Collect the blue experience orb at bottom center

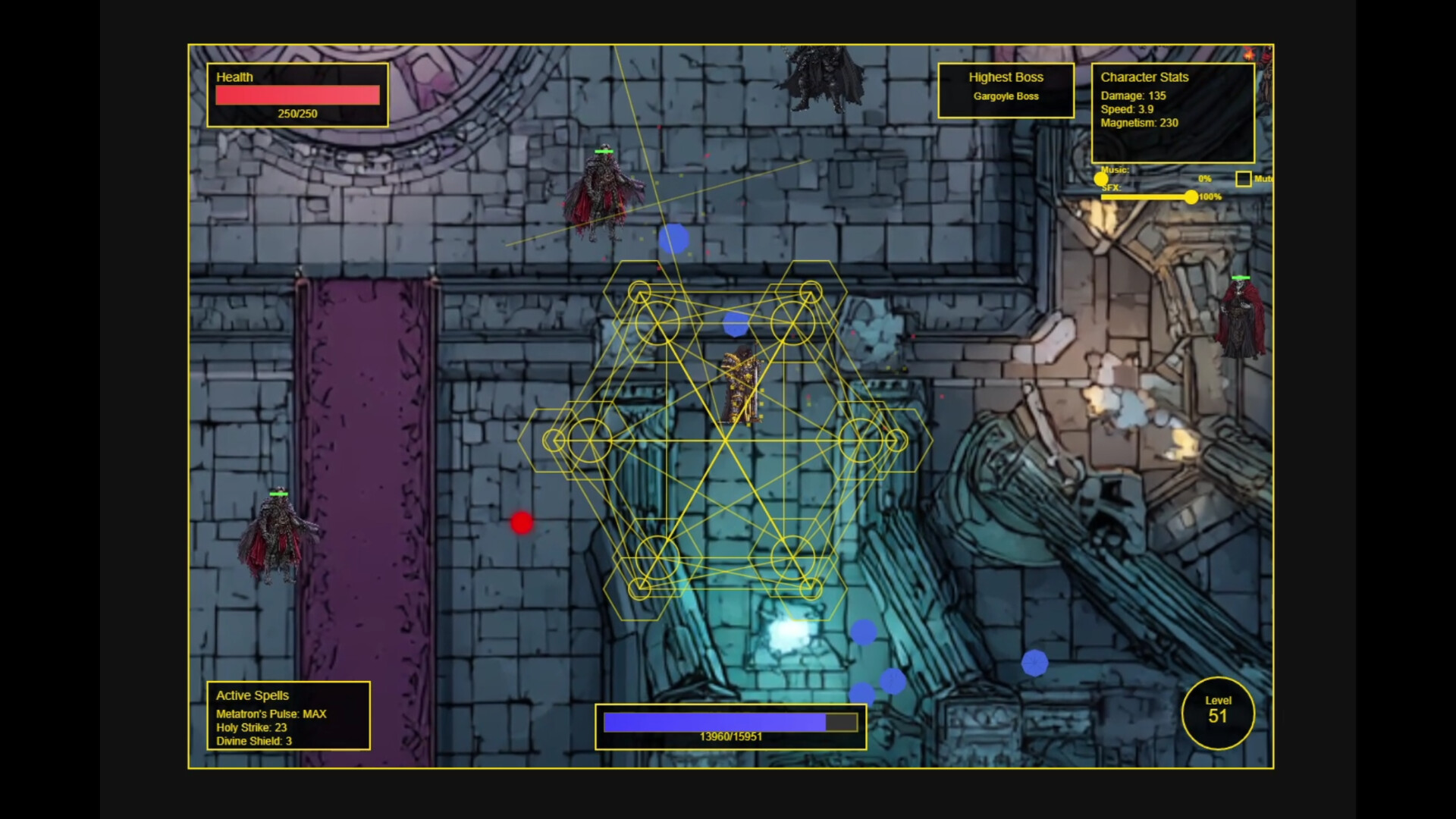pos(861,631)
